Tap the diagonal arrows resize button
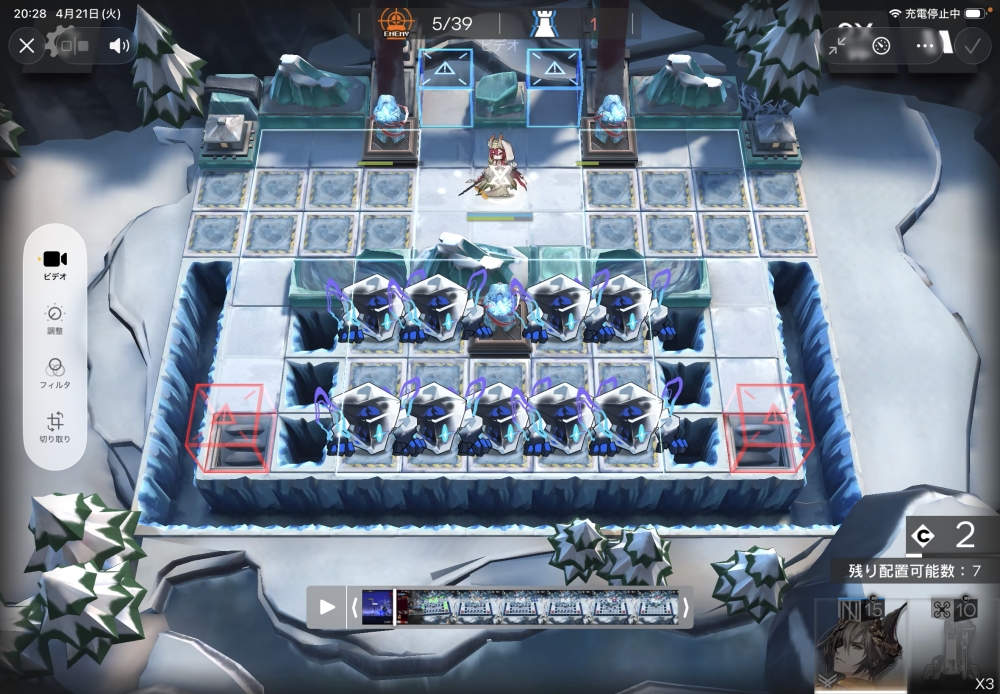Image resolution: width=1000 pixels, height=694 pixels. point(838,45)
